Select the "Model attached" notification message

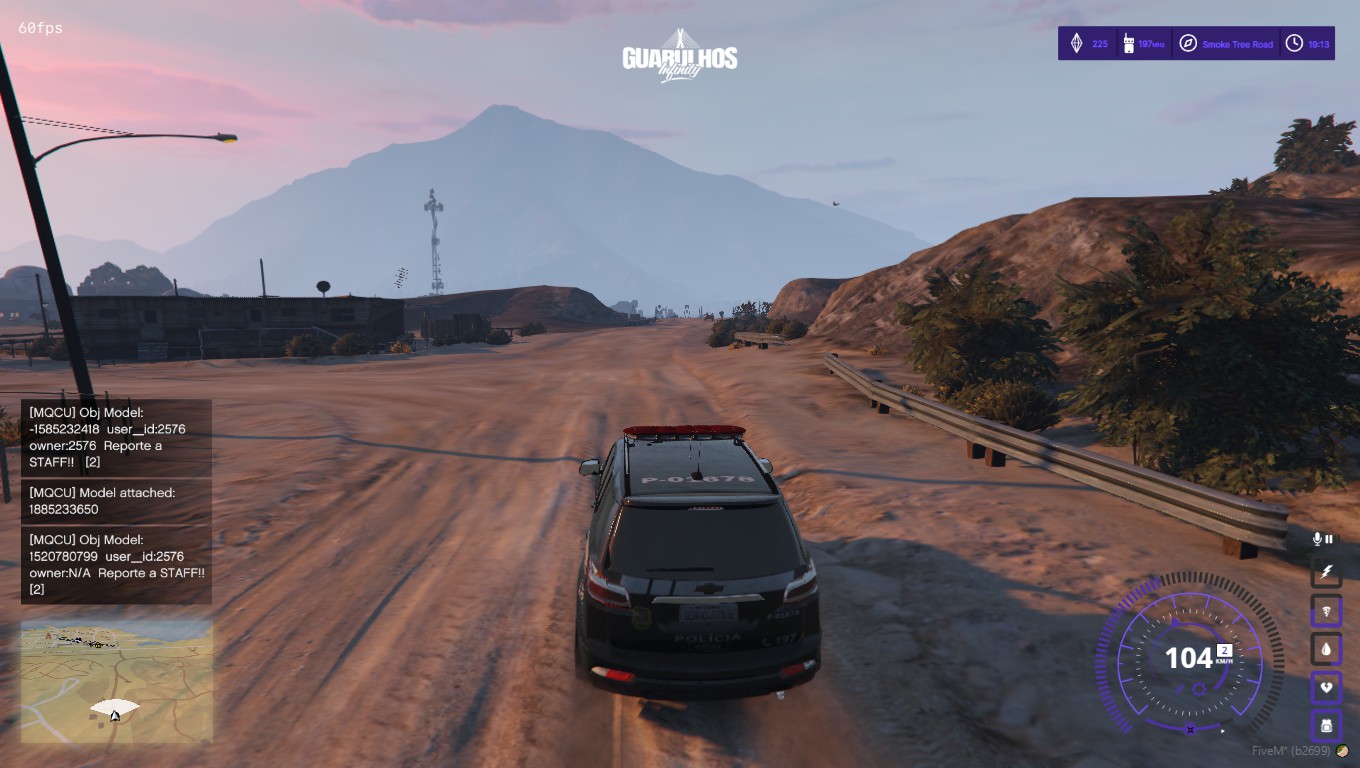point(116,501)
